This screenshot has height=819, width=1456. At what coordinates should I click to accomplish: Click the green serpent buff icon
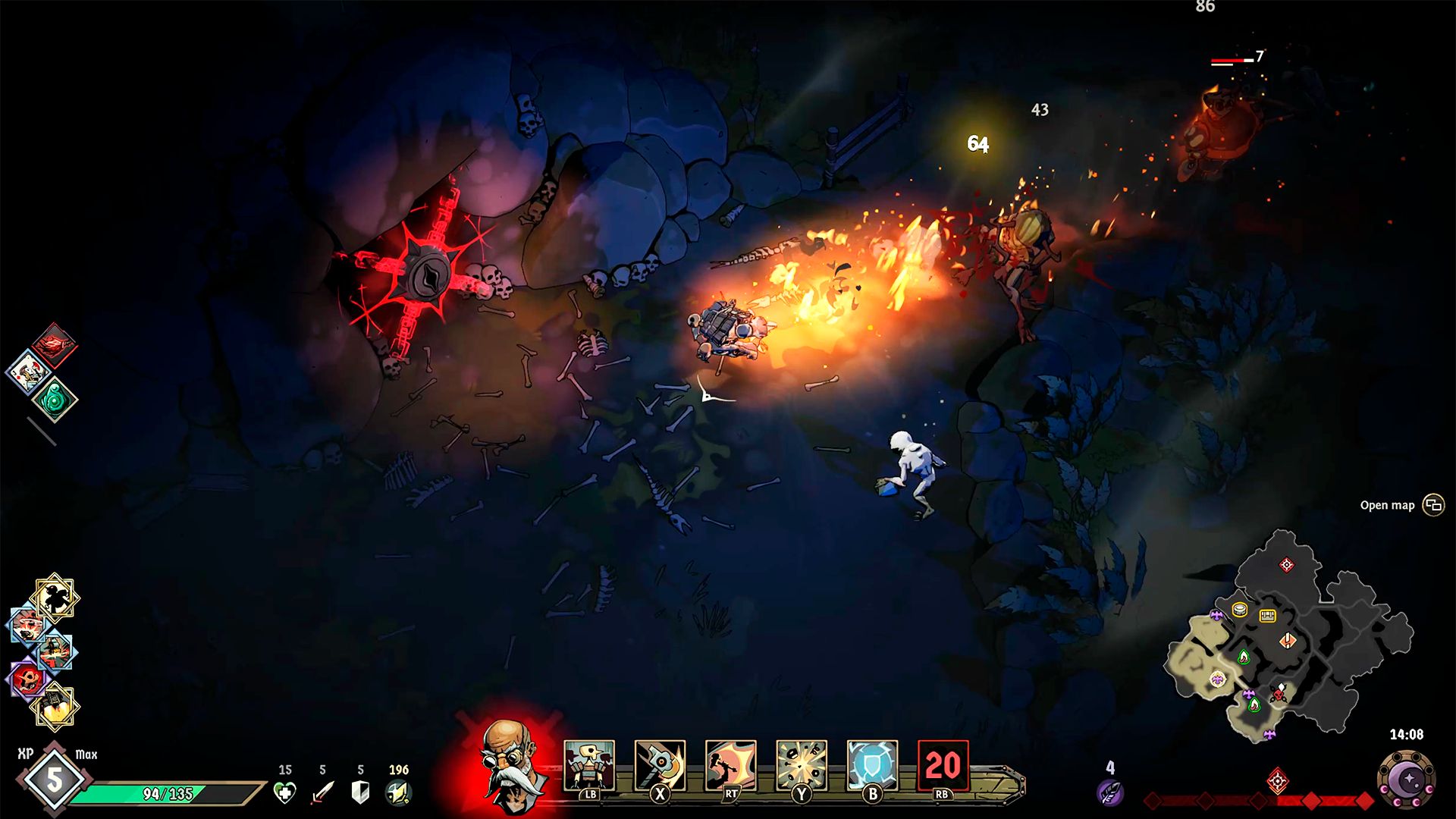coord(53,400)
